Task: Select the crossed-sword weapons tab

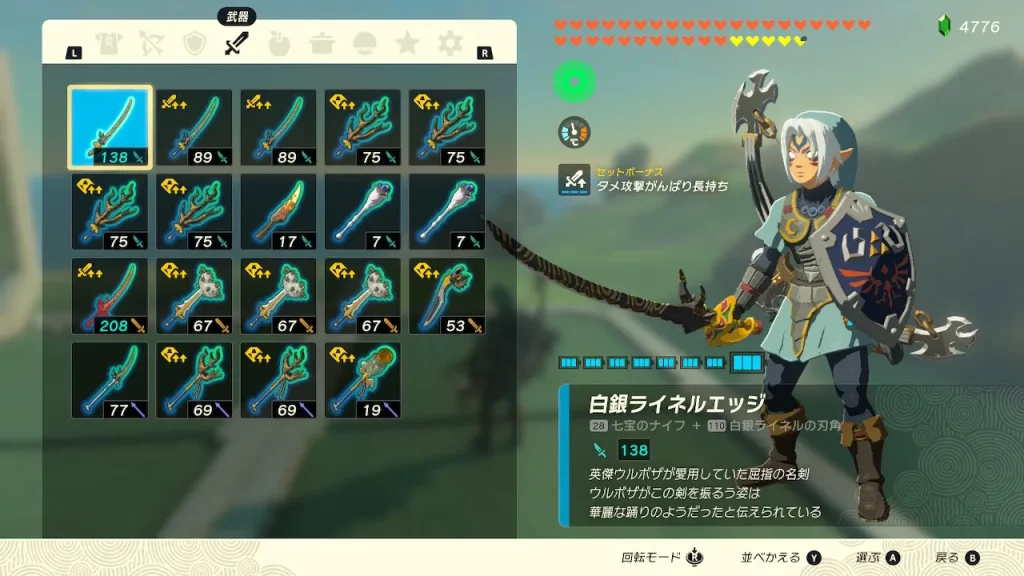Action: (236, 44)
